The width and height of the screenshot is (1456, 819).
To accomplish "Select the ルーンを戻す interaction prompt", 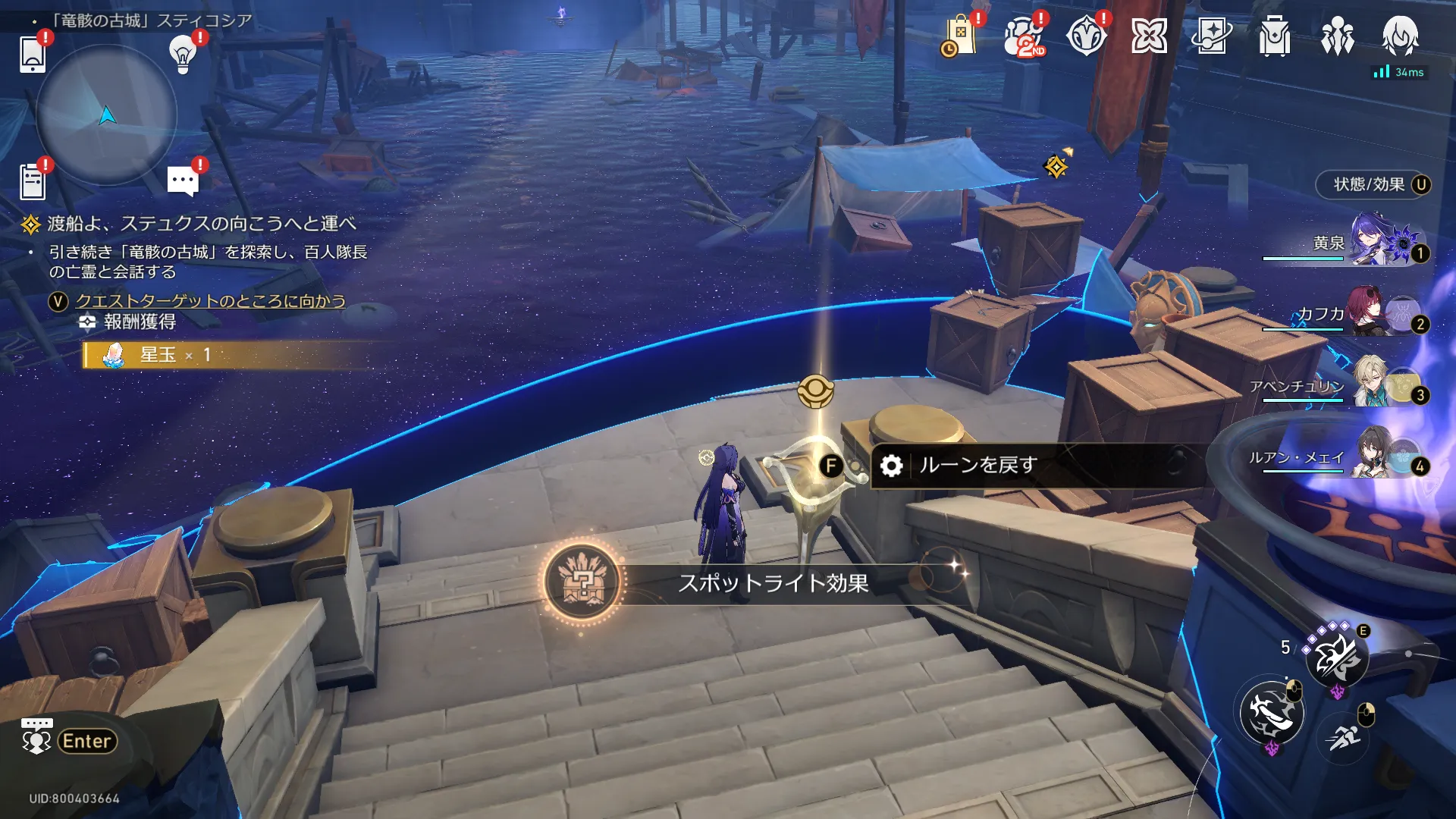I will click(x=978, y=465).
